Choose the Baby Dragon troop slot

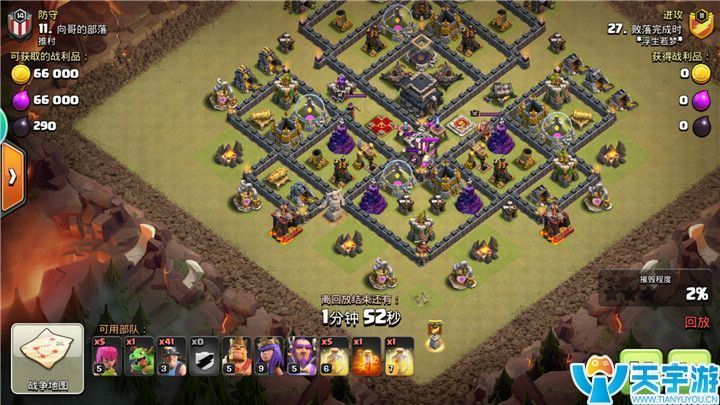[x=139, y=357]
